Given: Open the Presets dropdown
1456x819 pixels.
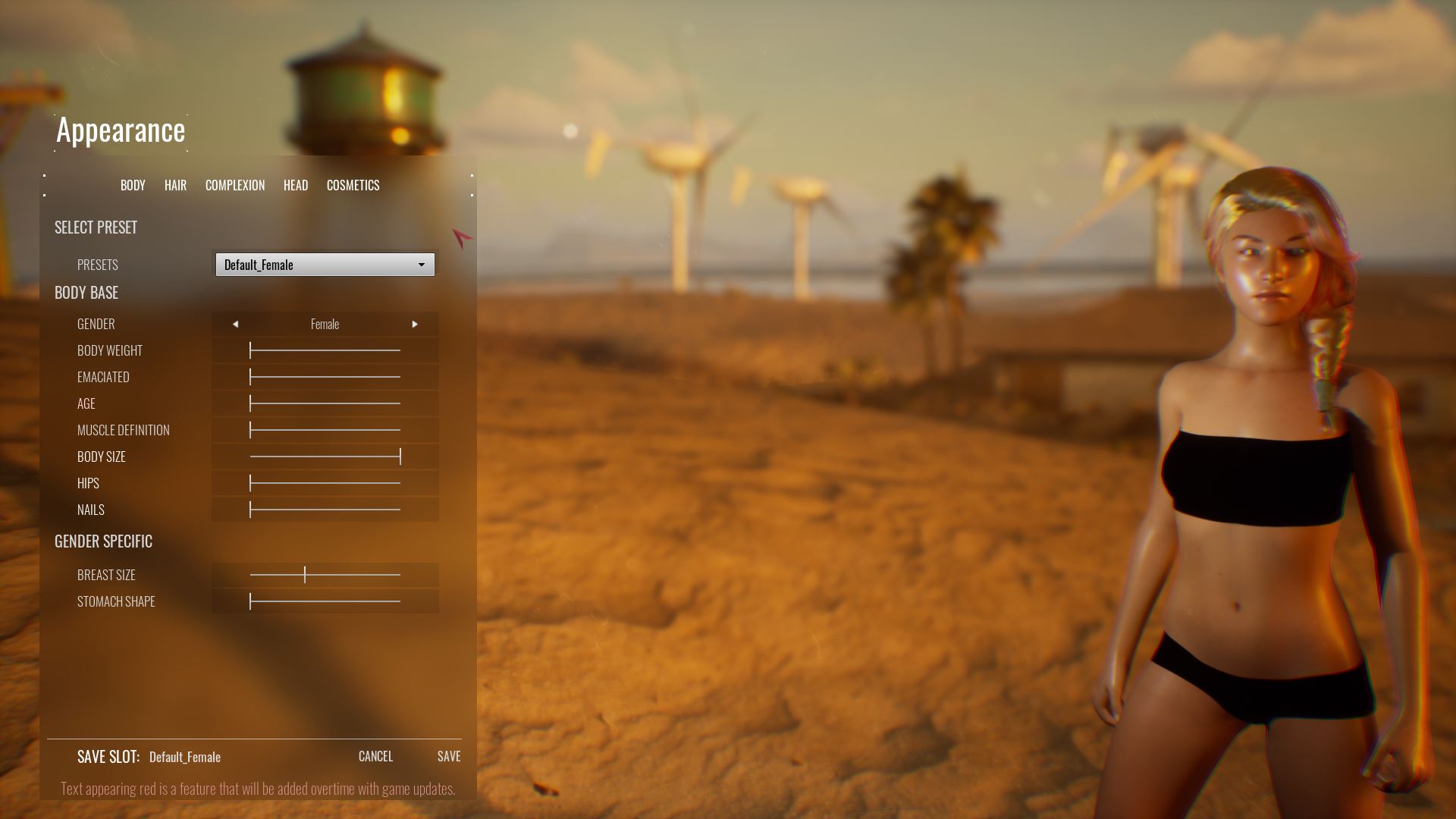Looking at the screenshot, I should tap(325, 265).
